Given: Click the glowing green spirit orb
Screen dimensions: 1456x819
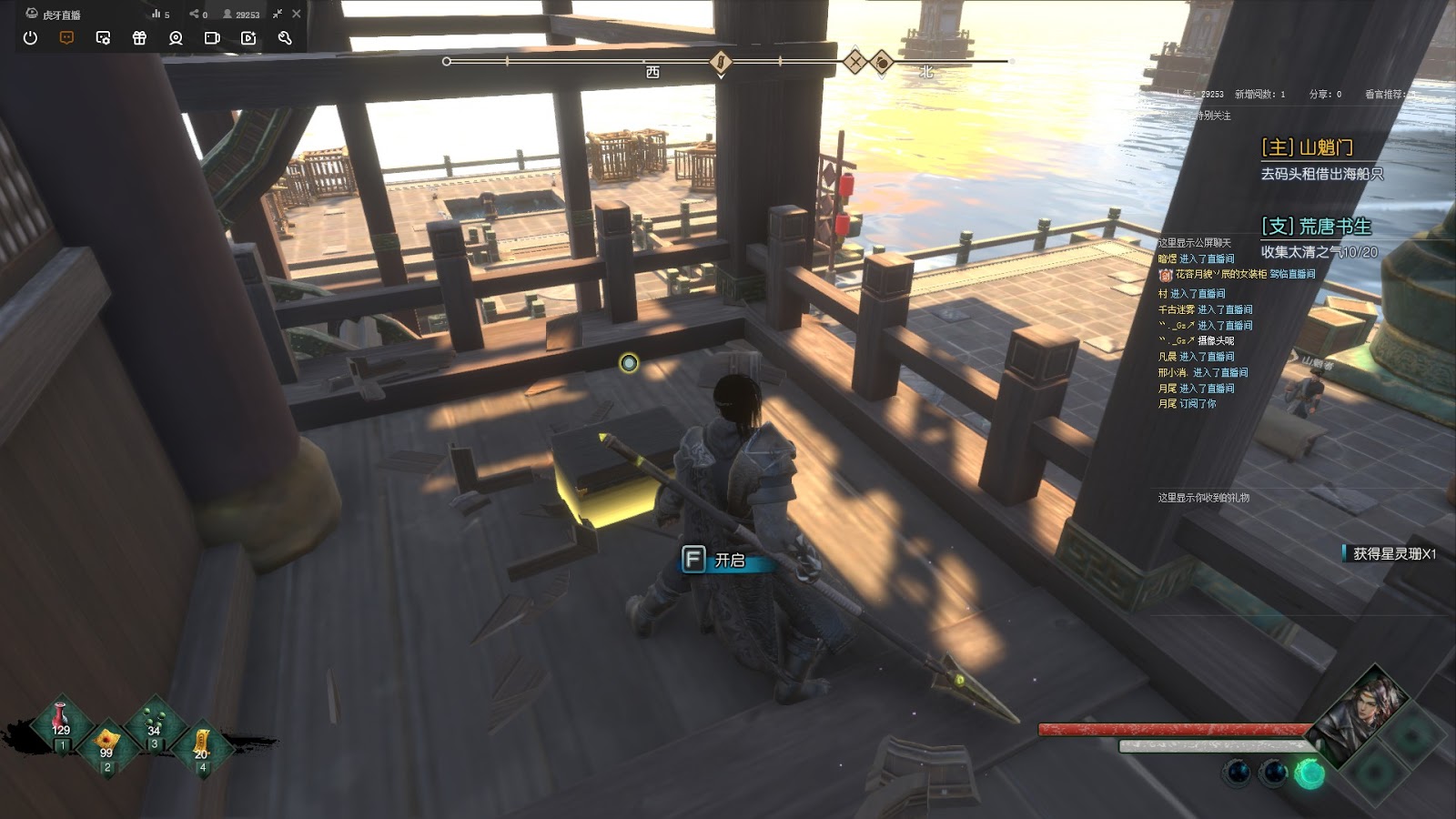Looking at the screenshot, I should 1309,774.
